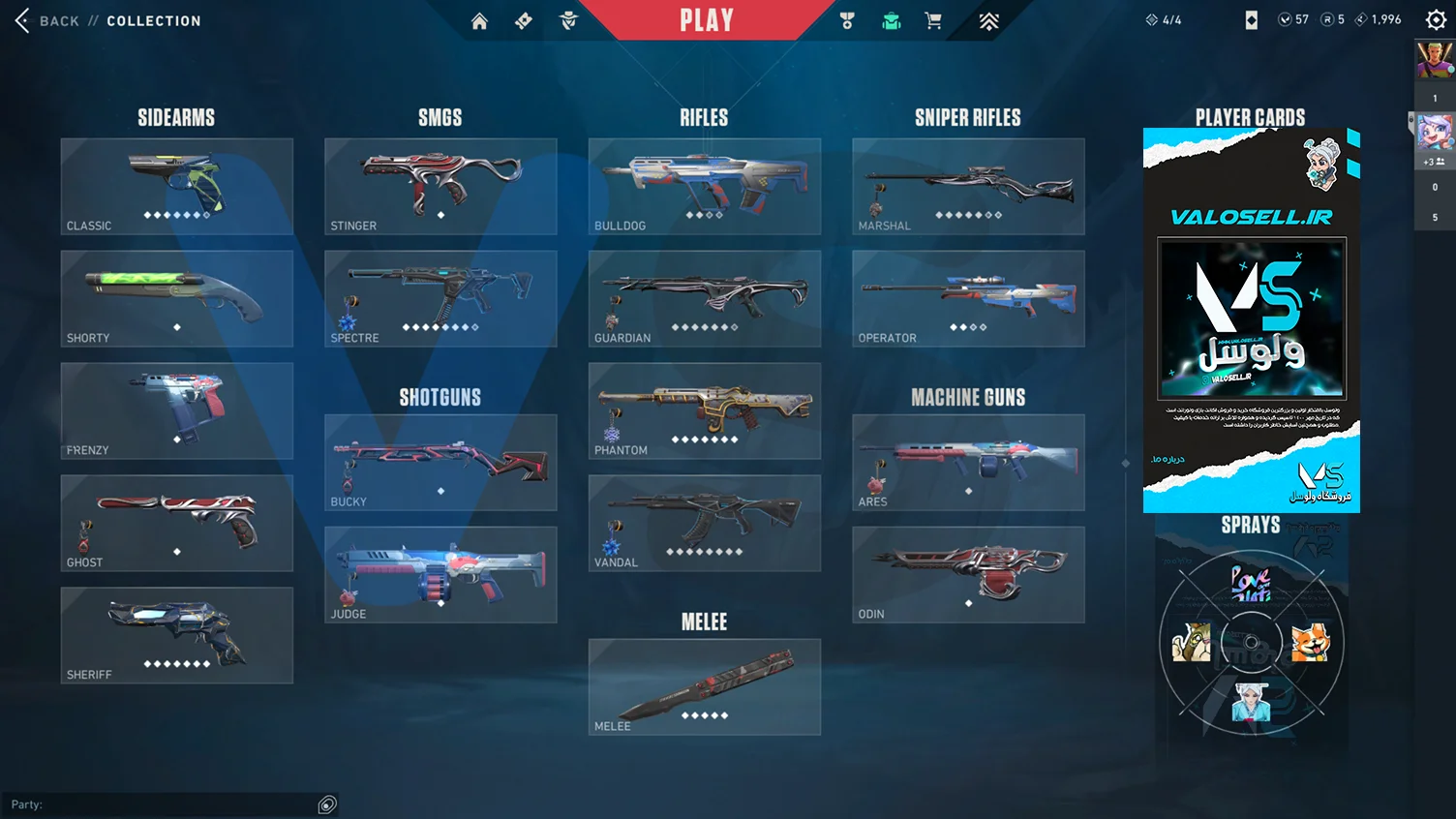Open the Bulldog rifle slot

tap(705, 187)
